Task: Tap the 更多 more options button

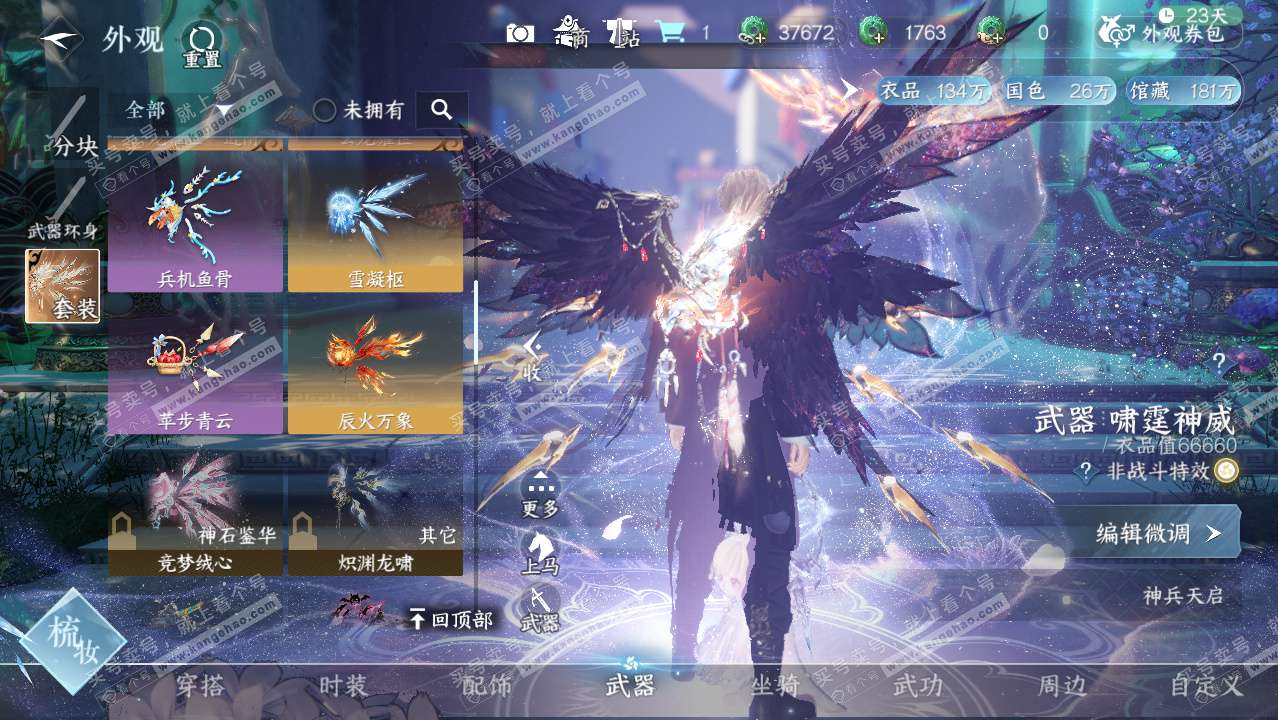Action: pos(540,495)
